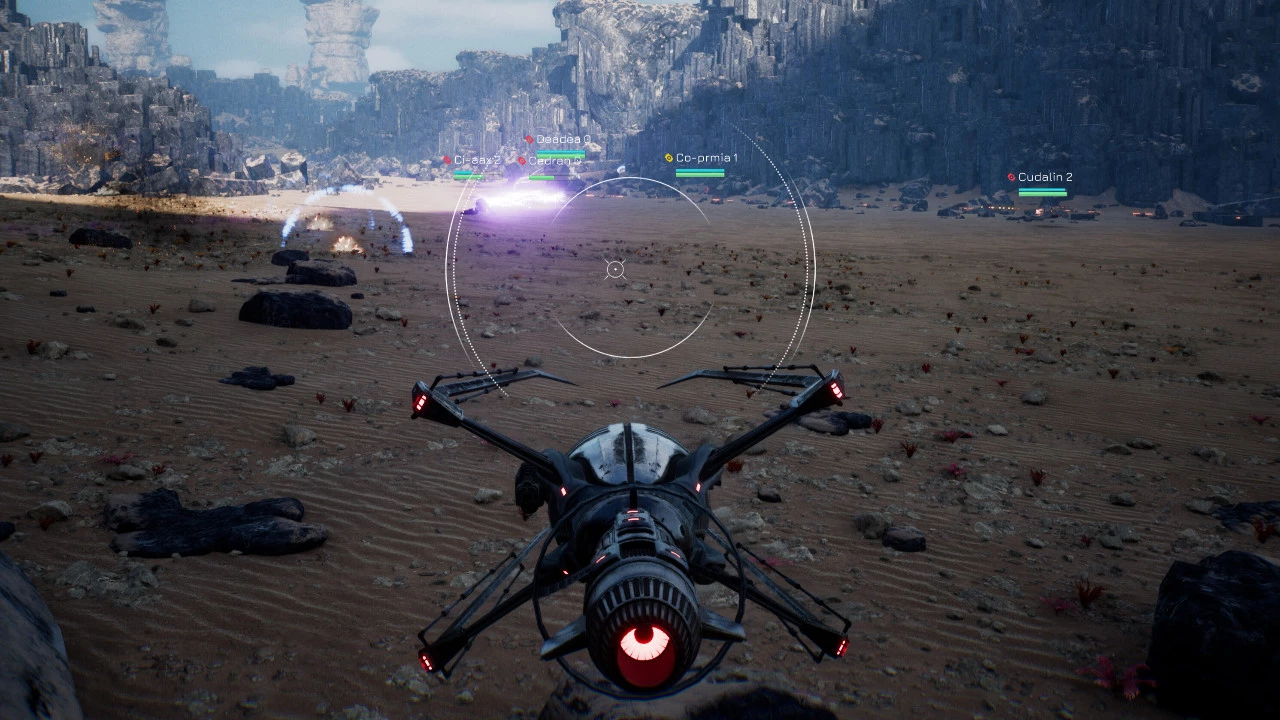Screen dimensions: 1280x720
Task: Target the yellow Co-prmia 1 marker
Action: (x=669, y=158)
